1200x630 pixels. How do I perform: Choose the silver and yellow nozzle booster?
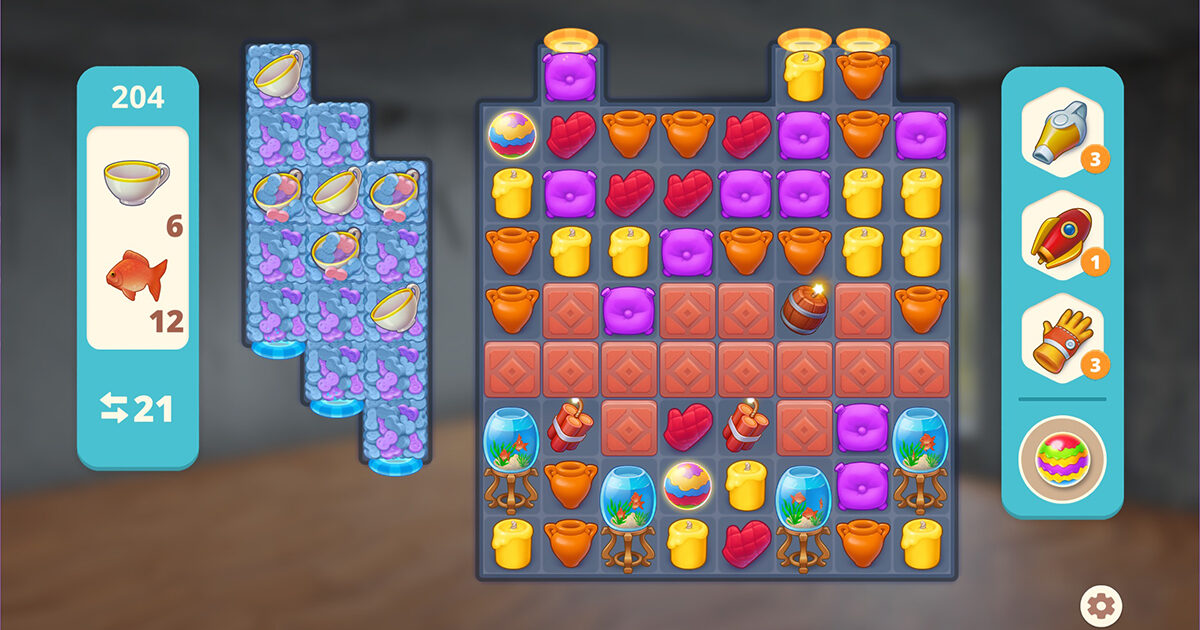[x=1062, y=131]
